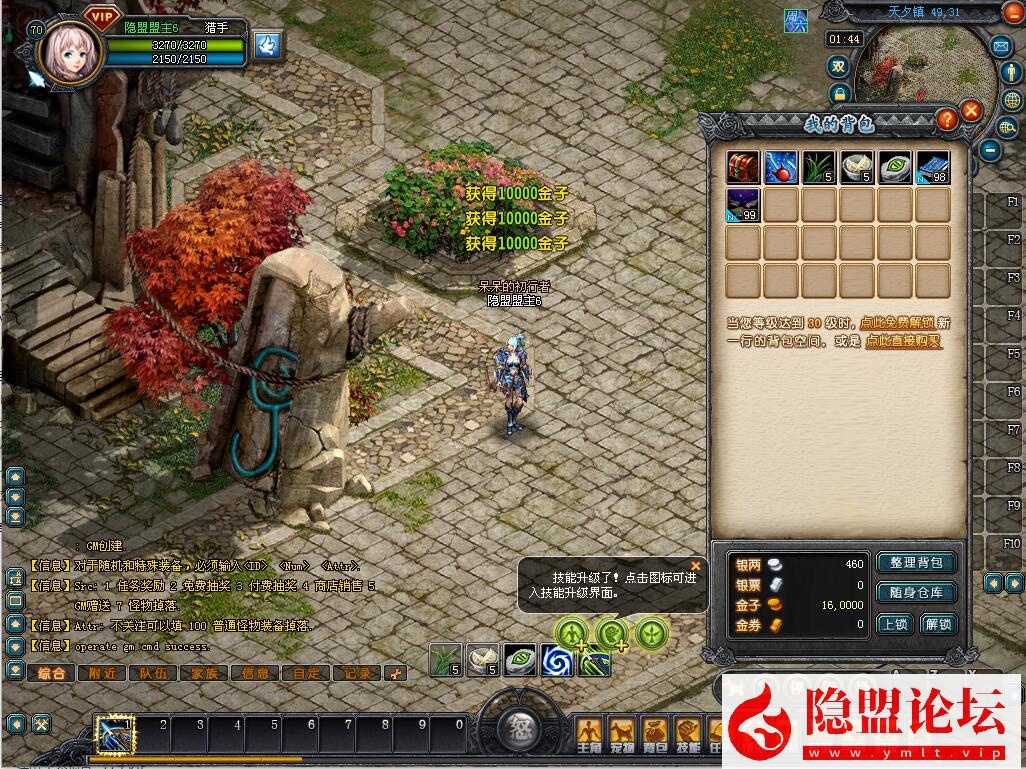The height and width of the screenshot is (769, 1026).
Task: Switch to the 队伍 team chat tab
Action: tap(153, 673)
